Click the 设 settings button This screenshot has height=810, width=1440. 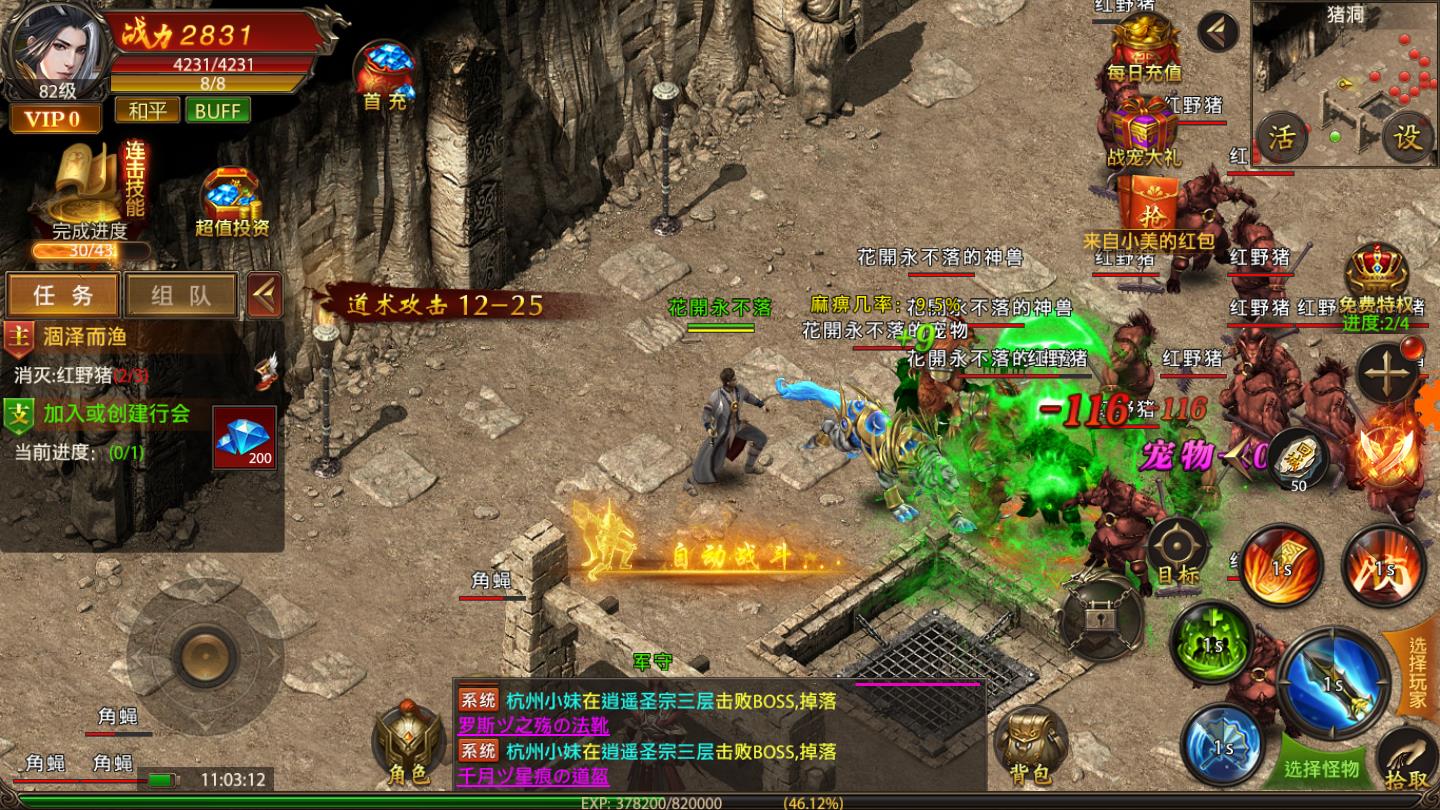(1408, 137)
